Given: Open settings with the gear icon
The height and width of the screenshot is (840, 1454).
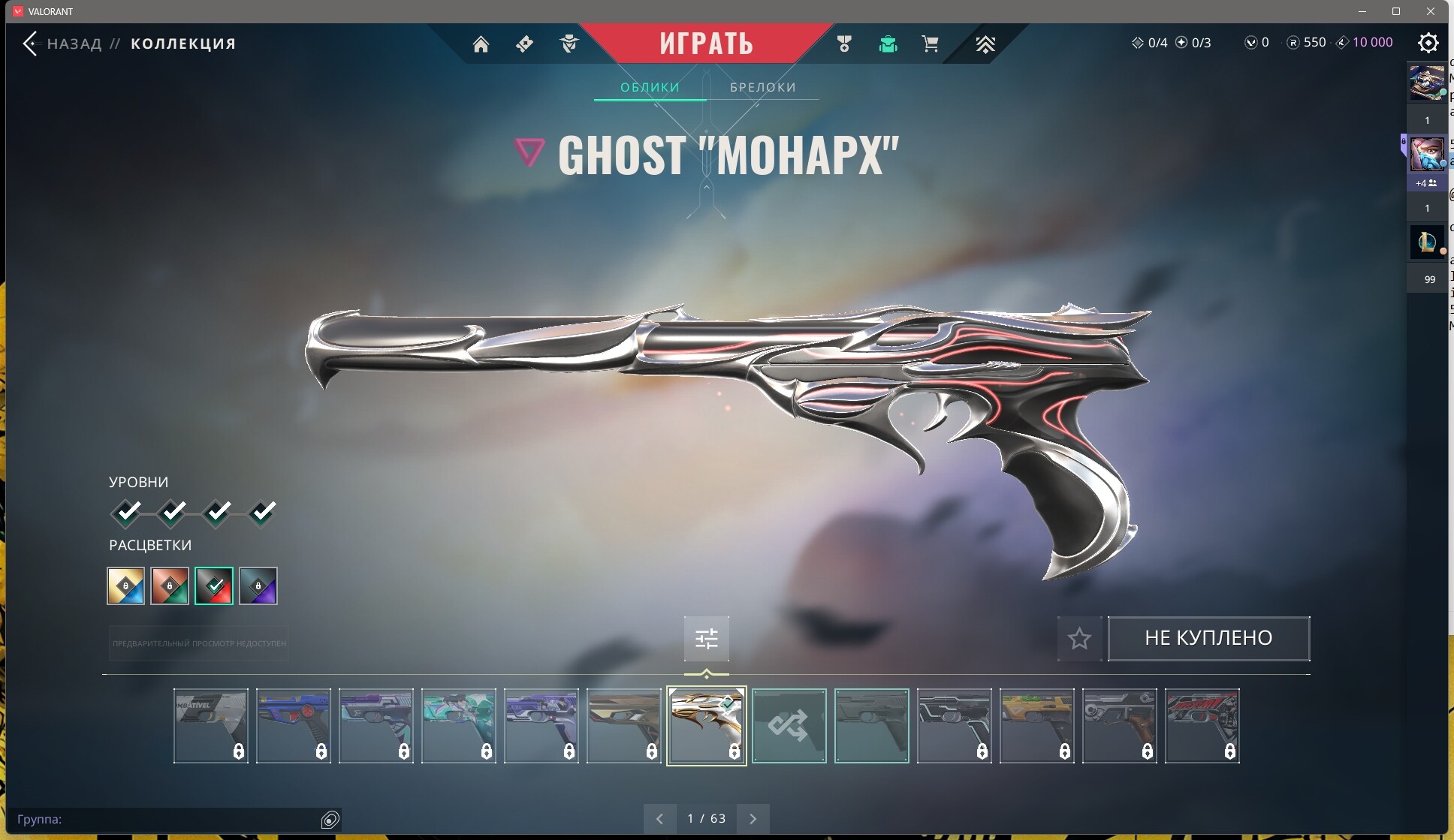Looking at the screenshot, I should pyautogui.click(x=1428, y=43).
